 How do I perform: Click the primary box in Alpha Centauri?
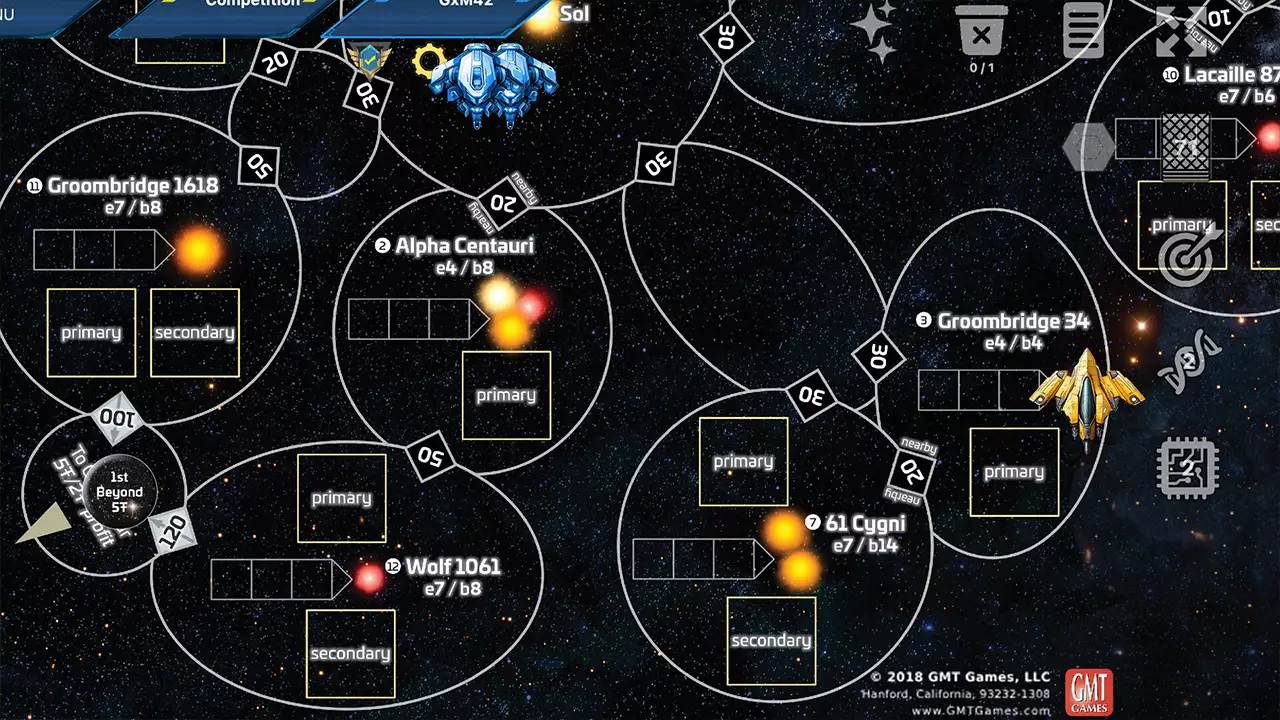(x=505, y=394)
